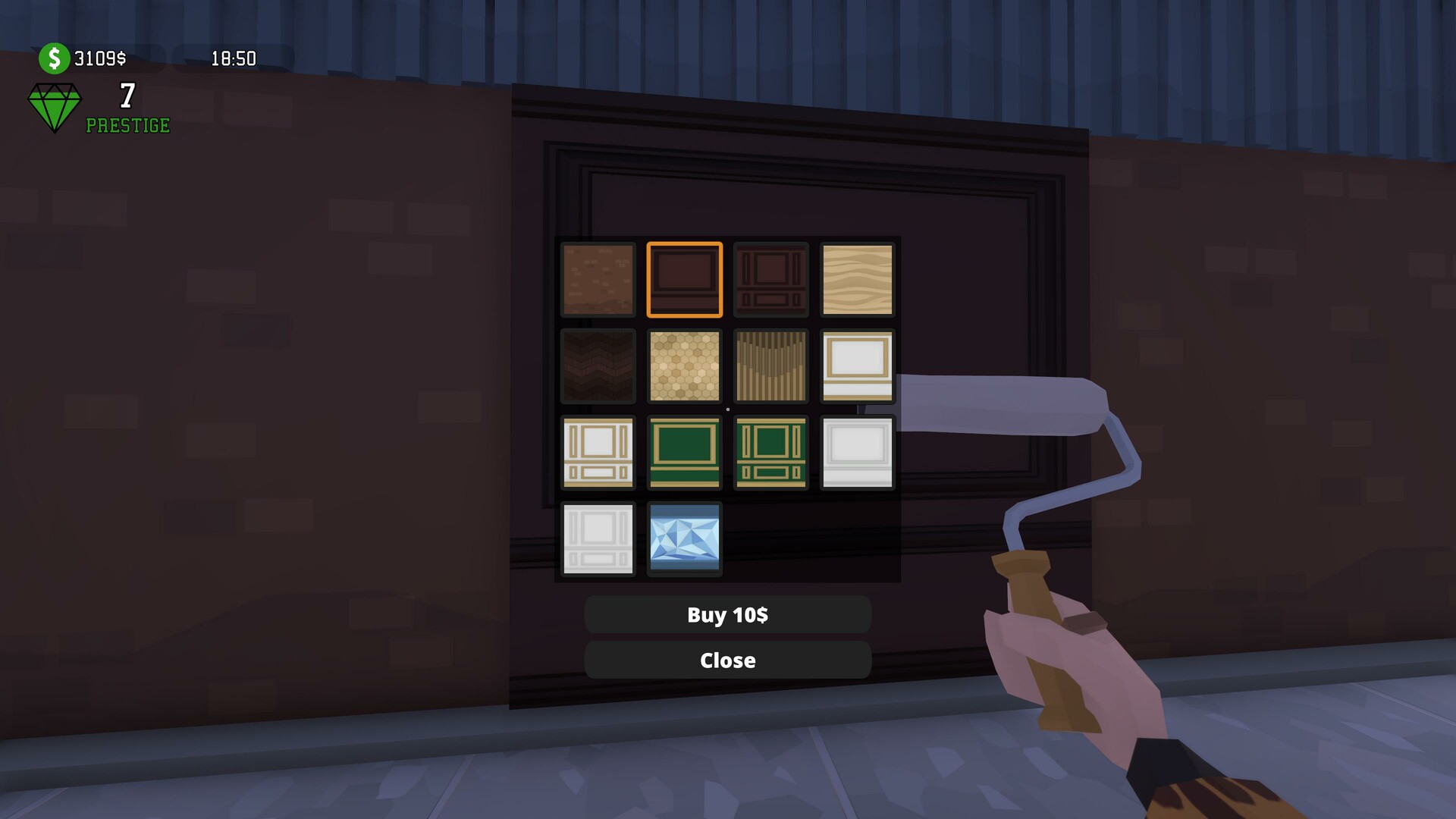Select the white wainscot panel in bottom row
The image size is (1456, 819).
pyautogui.click(x=598, y=538)
